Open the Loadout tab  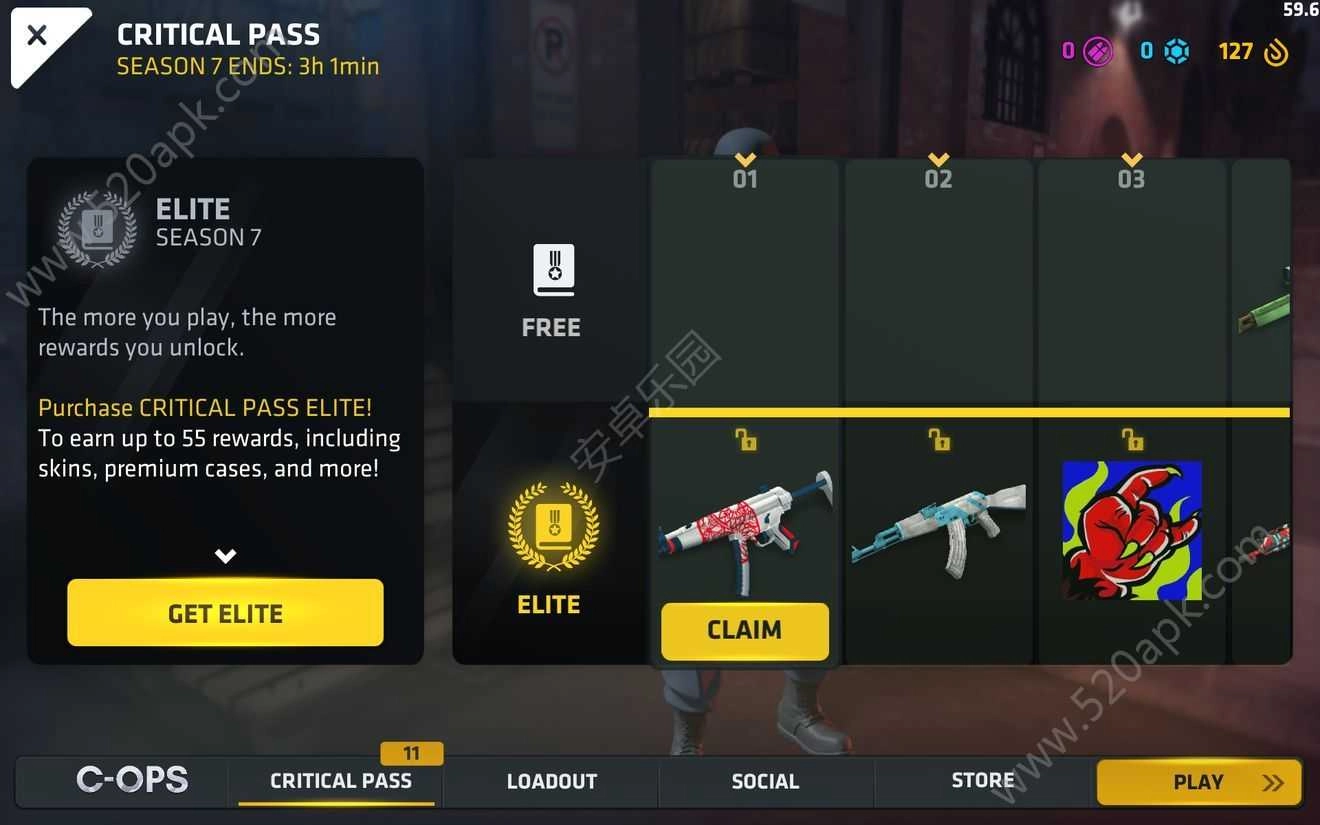pyautogui.click(x=551, y=781)
